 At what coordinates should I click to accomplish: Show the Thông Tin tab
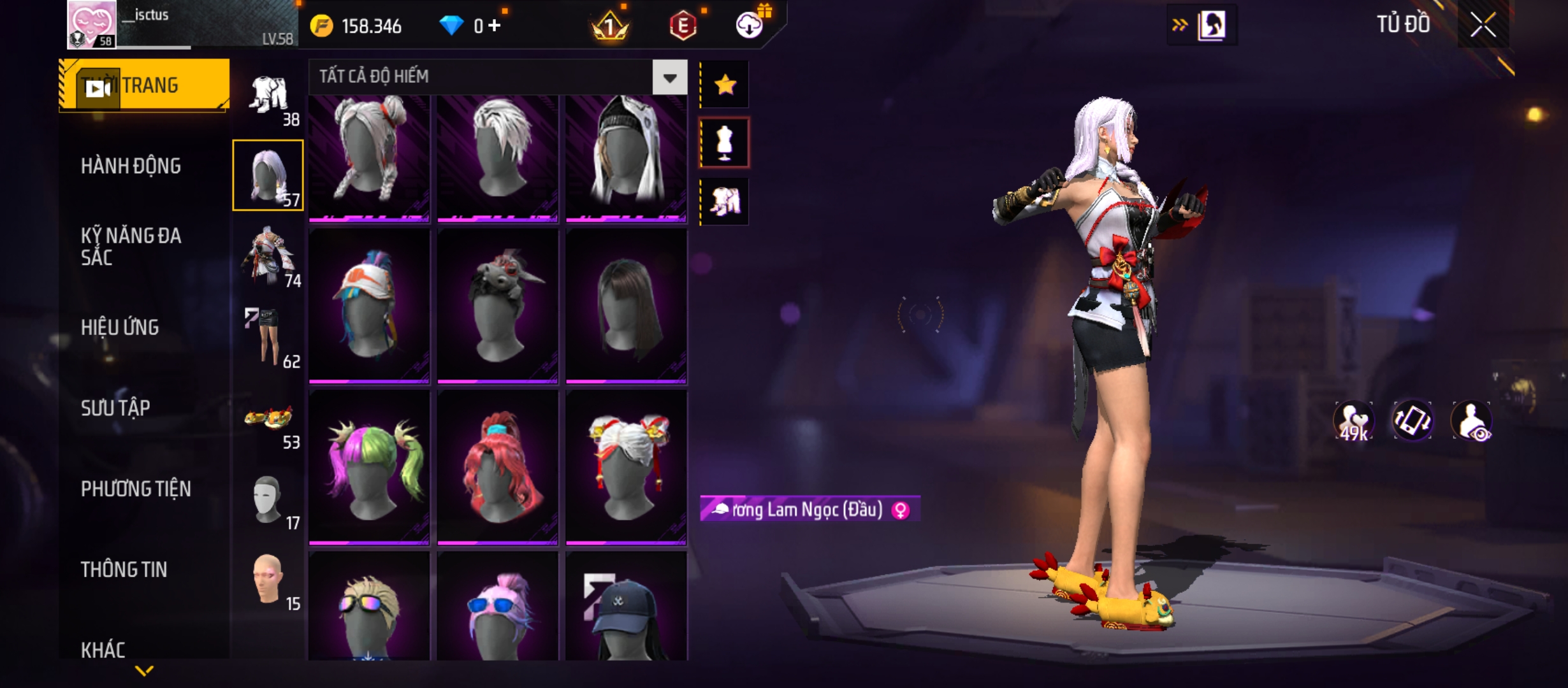point(124,570)
